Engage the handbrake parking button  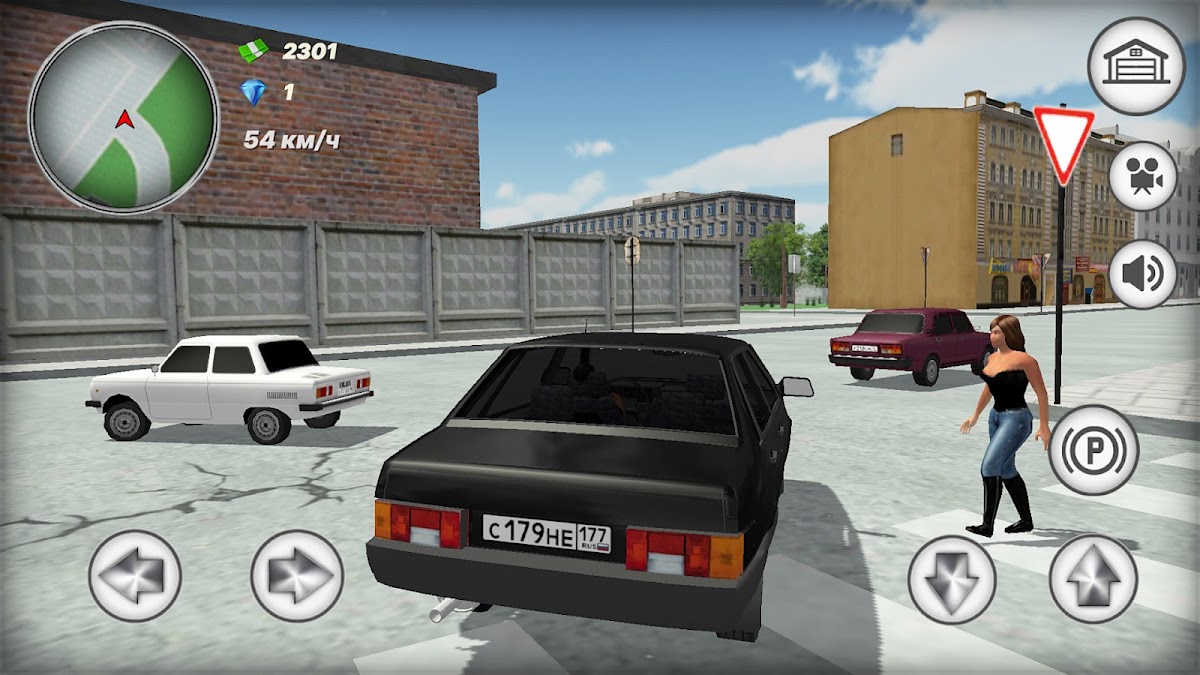(1094, 450)
